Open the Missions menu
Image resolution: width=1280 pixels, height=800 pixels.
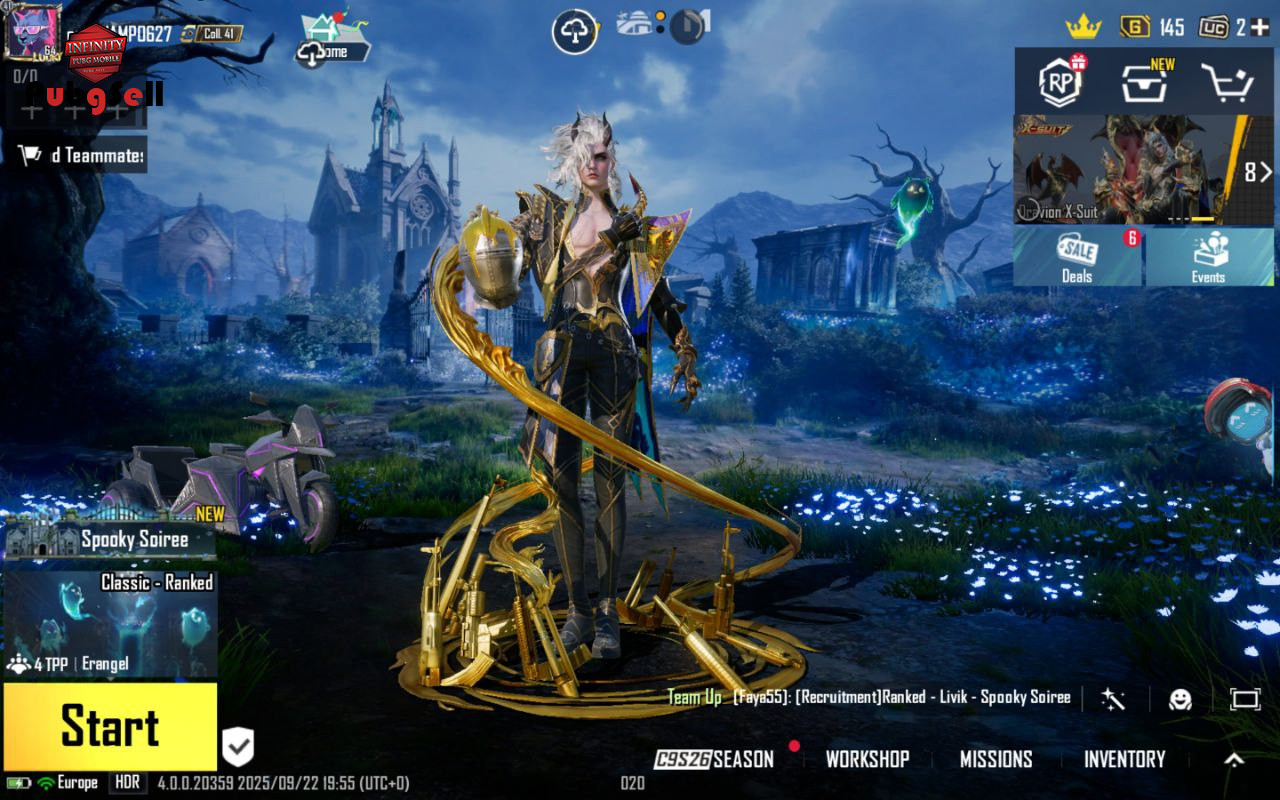pos(996,760)
